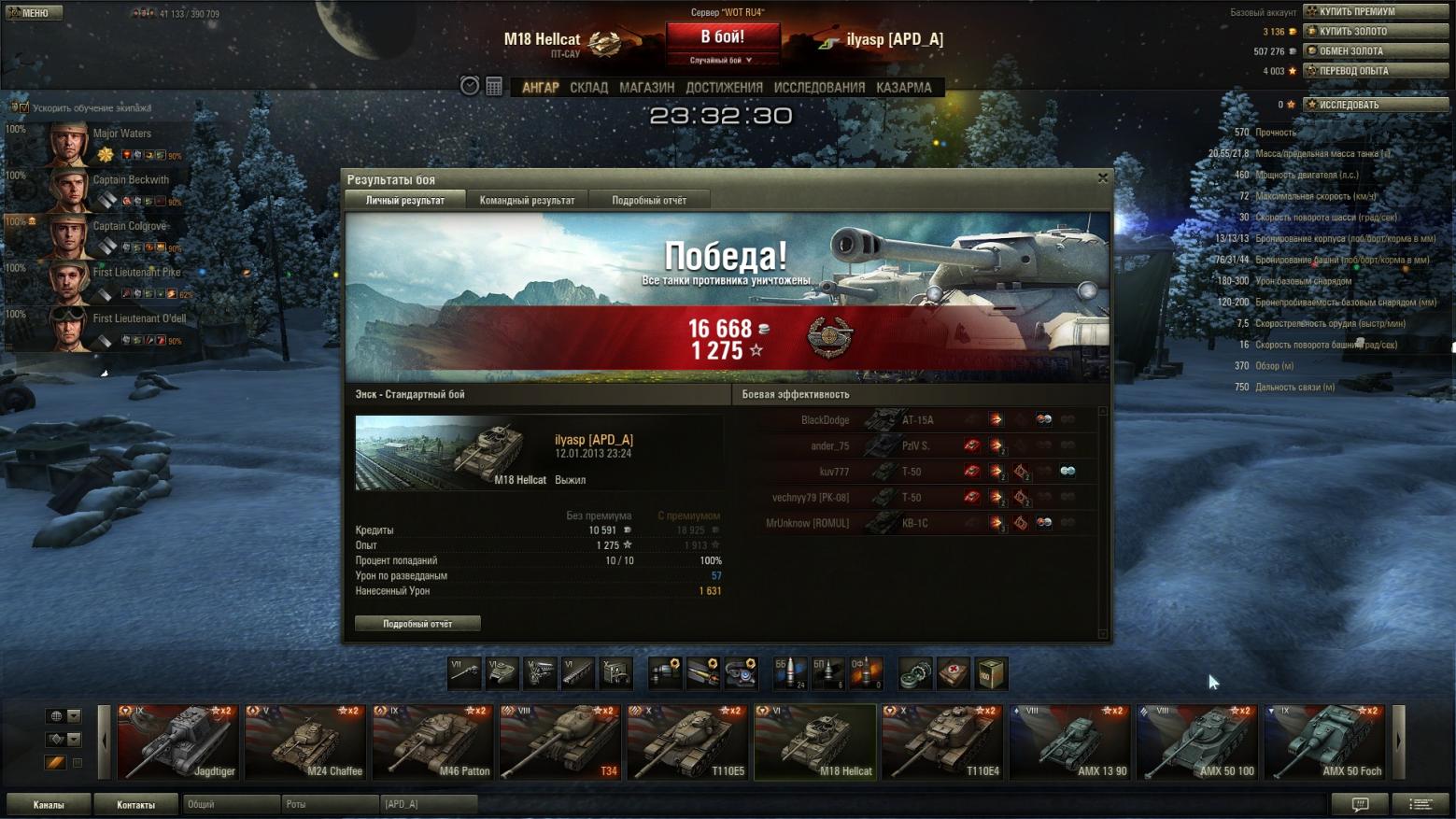Switch to Командный результат tab
Screen dimensions: 1456x819
point(527,200)
